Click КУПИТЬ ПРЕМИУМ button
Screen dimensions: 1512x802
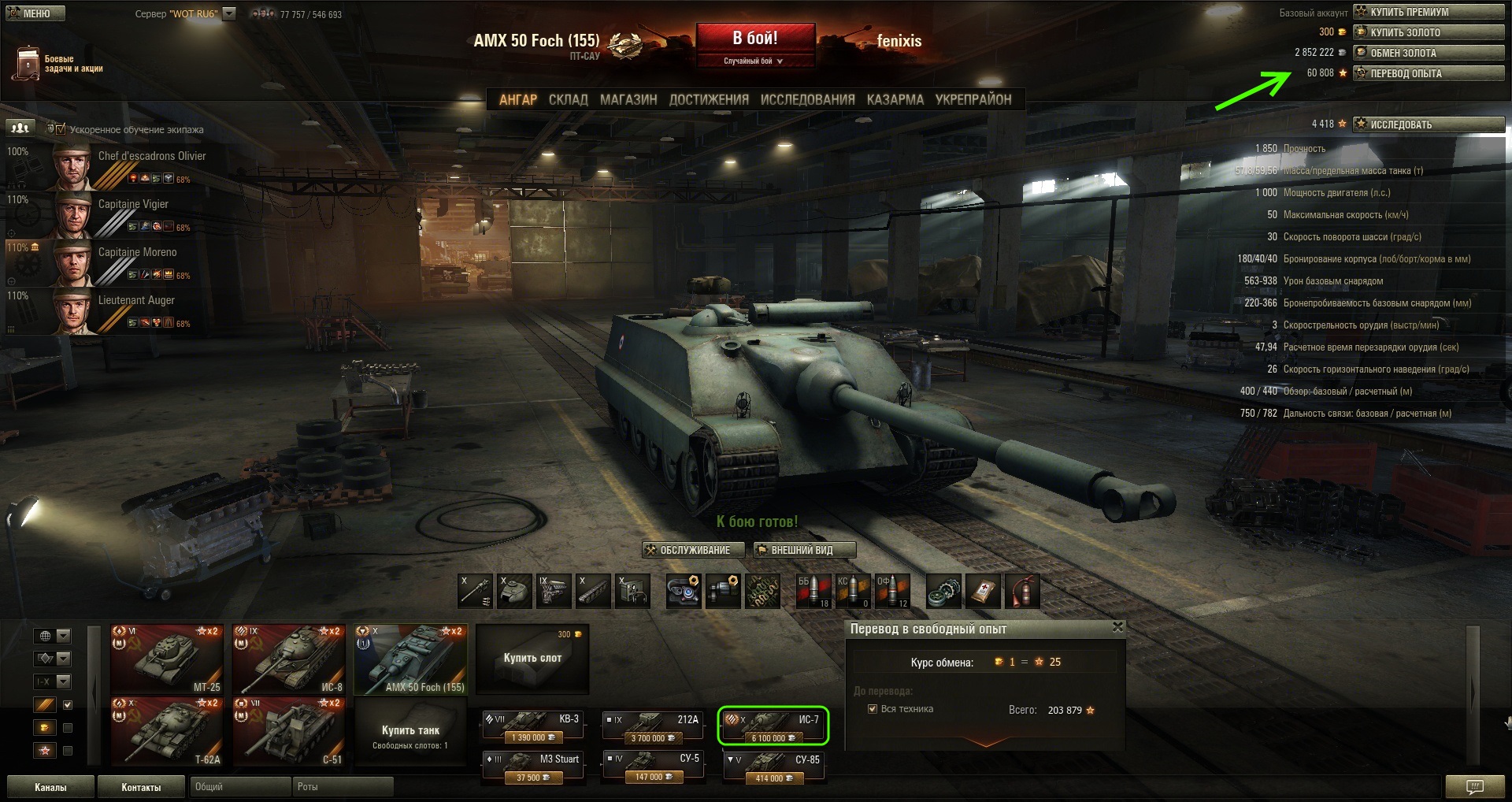pyautogui.click(x=1428, y=12)
